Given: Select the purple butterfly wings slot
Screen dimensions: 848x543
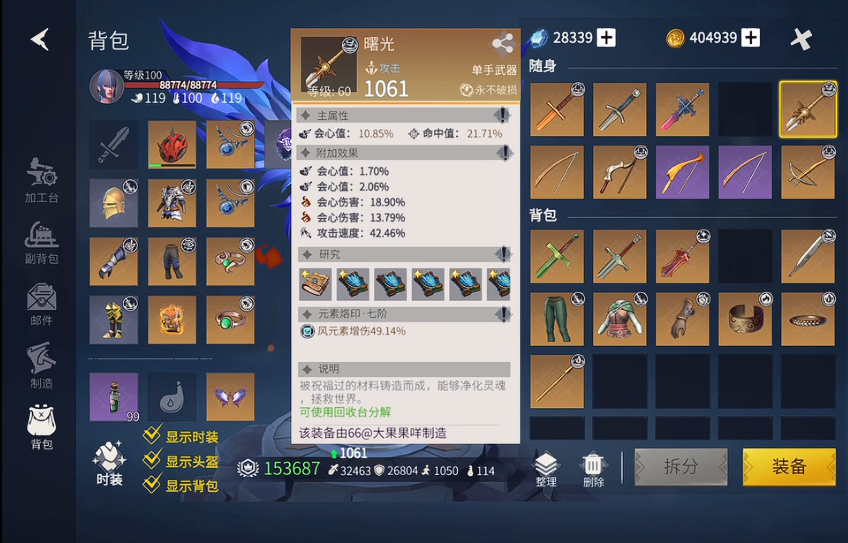Looking at the screenshot, I should tap(230, 396).
